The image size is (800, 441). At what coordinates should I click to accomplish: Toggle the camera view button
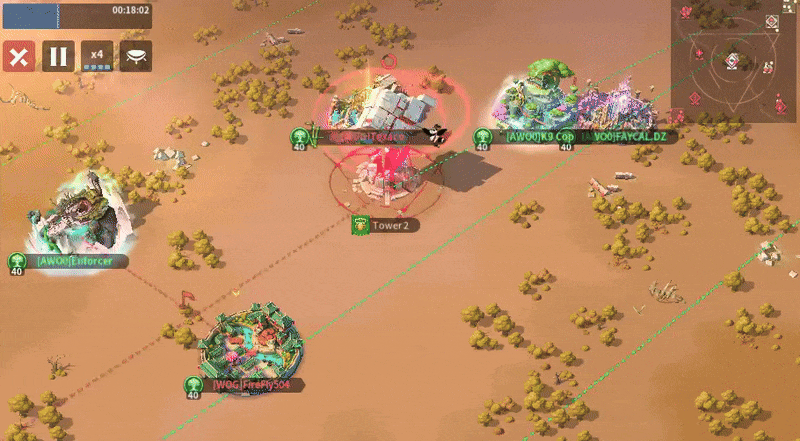coord(136,56)
